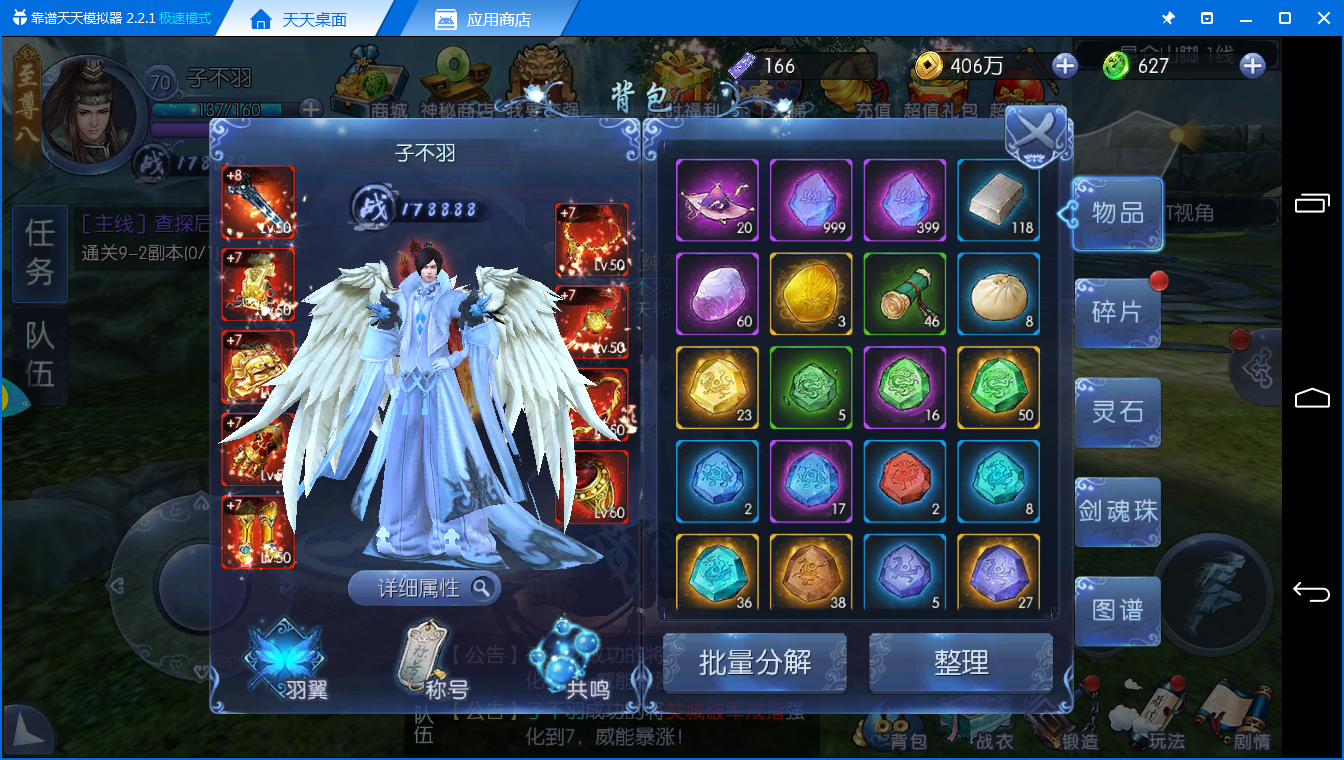The image size is (1344, 760).
Task: Open the 商城 mall shop icon
Action: coord(372,80)
